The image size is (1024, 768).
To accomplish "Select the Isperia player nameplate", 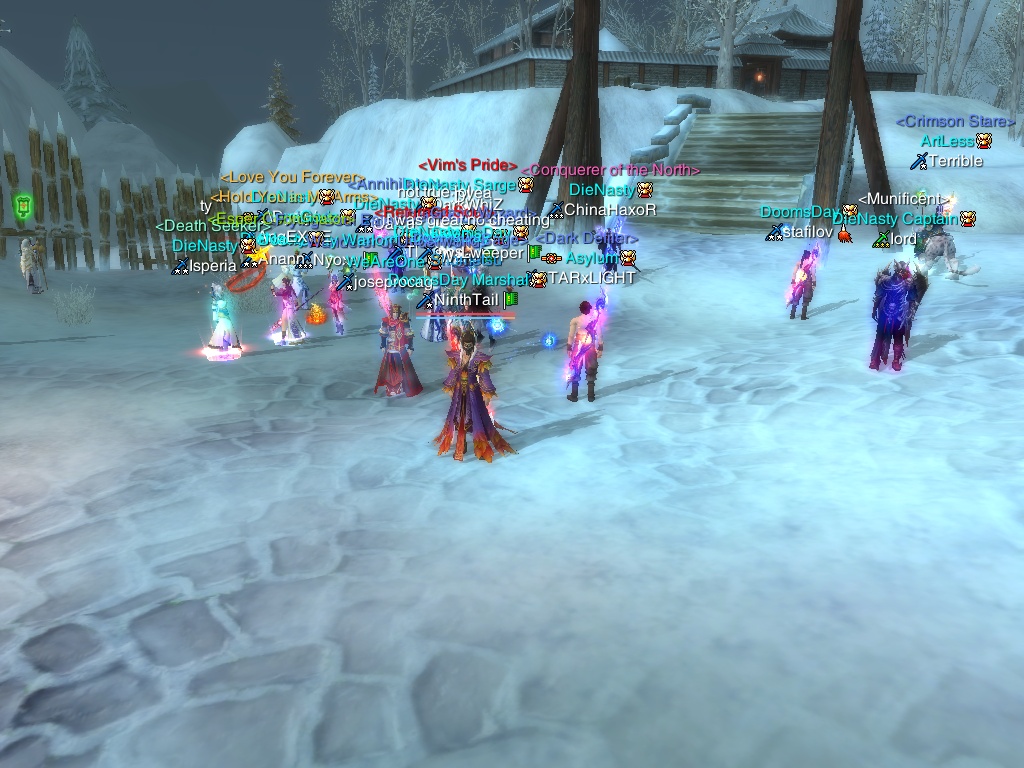I will (213, 266).
